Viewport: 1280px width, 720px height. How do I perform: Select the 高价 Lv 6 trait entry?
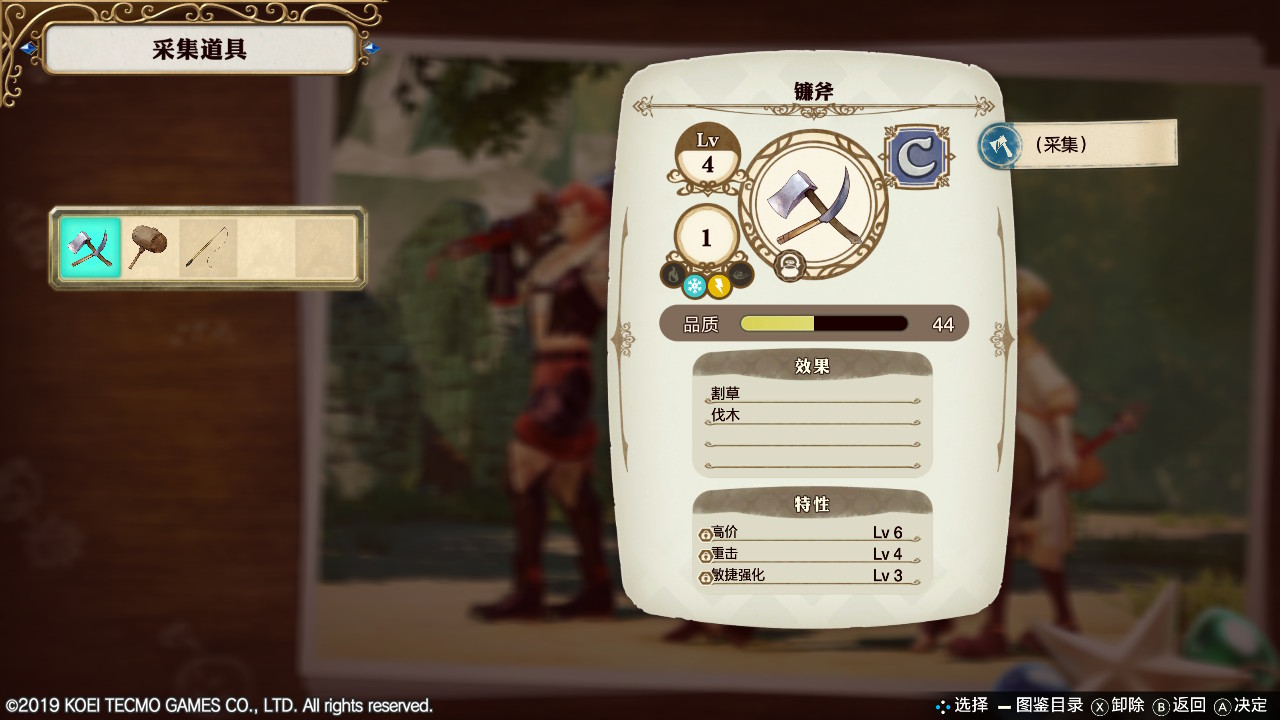(812, 532)
